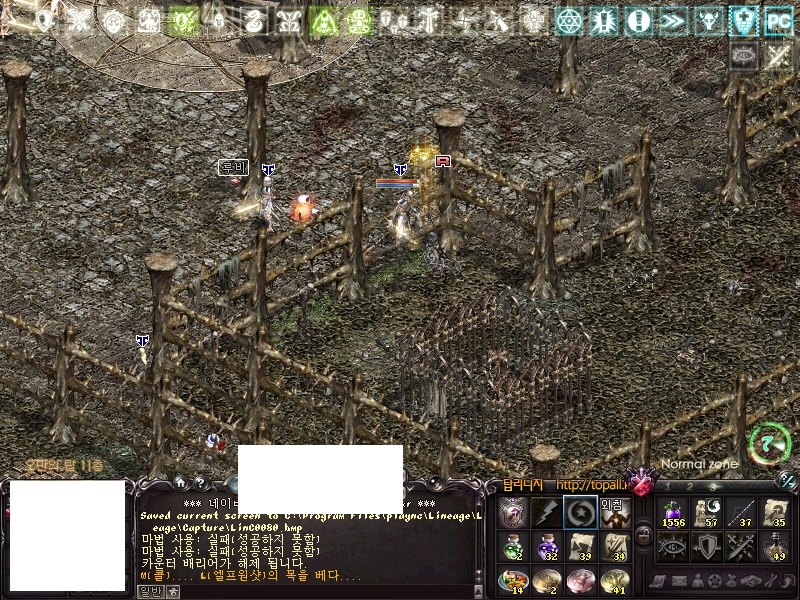Select the food plate with 14 left

pyautogui.click(x=512, y=580)
